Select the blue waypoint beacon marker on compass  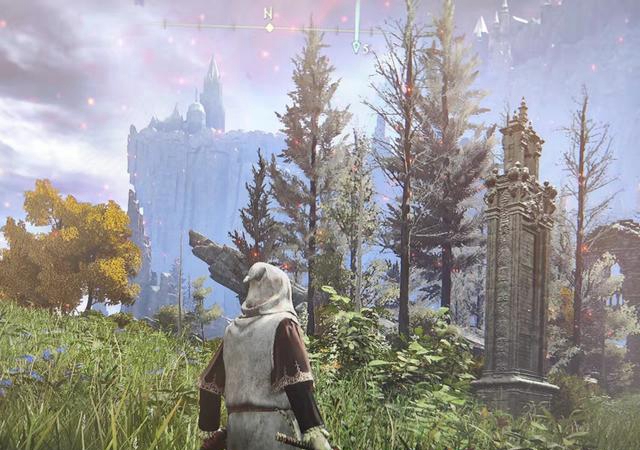(356, 45)
